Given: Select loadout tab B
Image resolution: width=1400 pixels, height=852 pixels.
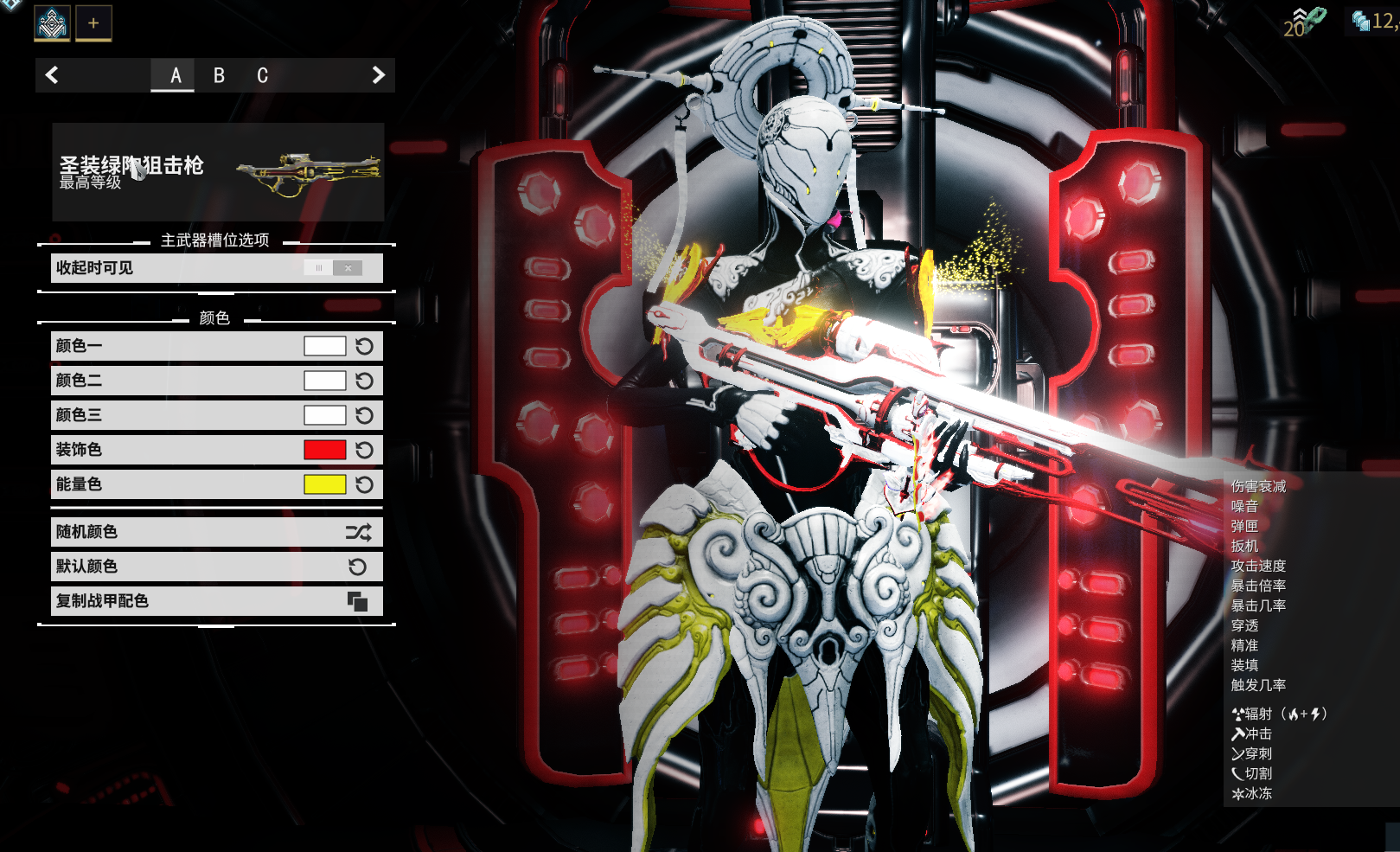Looking at the screenshot, I should pos(219,76).
